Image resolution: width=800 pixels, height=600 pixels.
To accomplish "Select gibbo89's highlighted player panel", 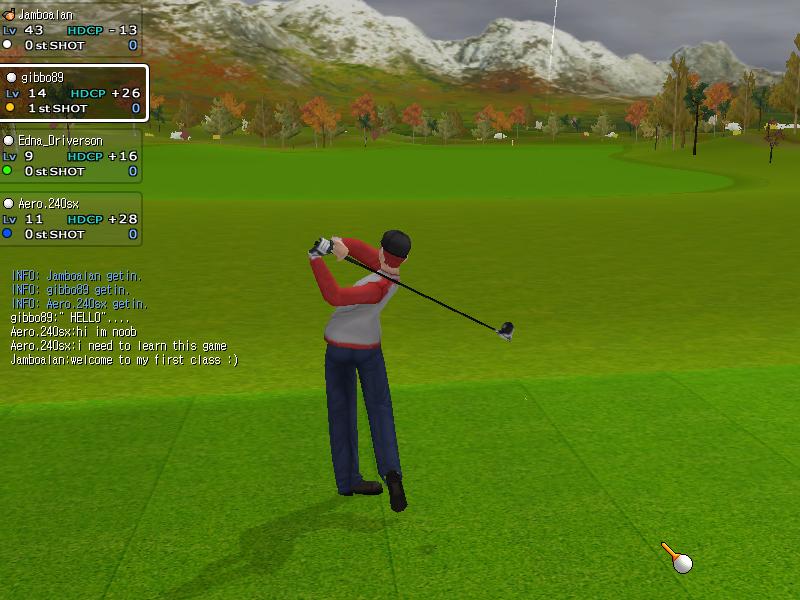I will pos(73,93).
